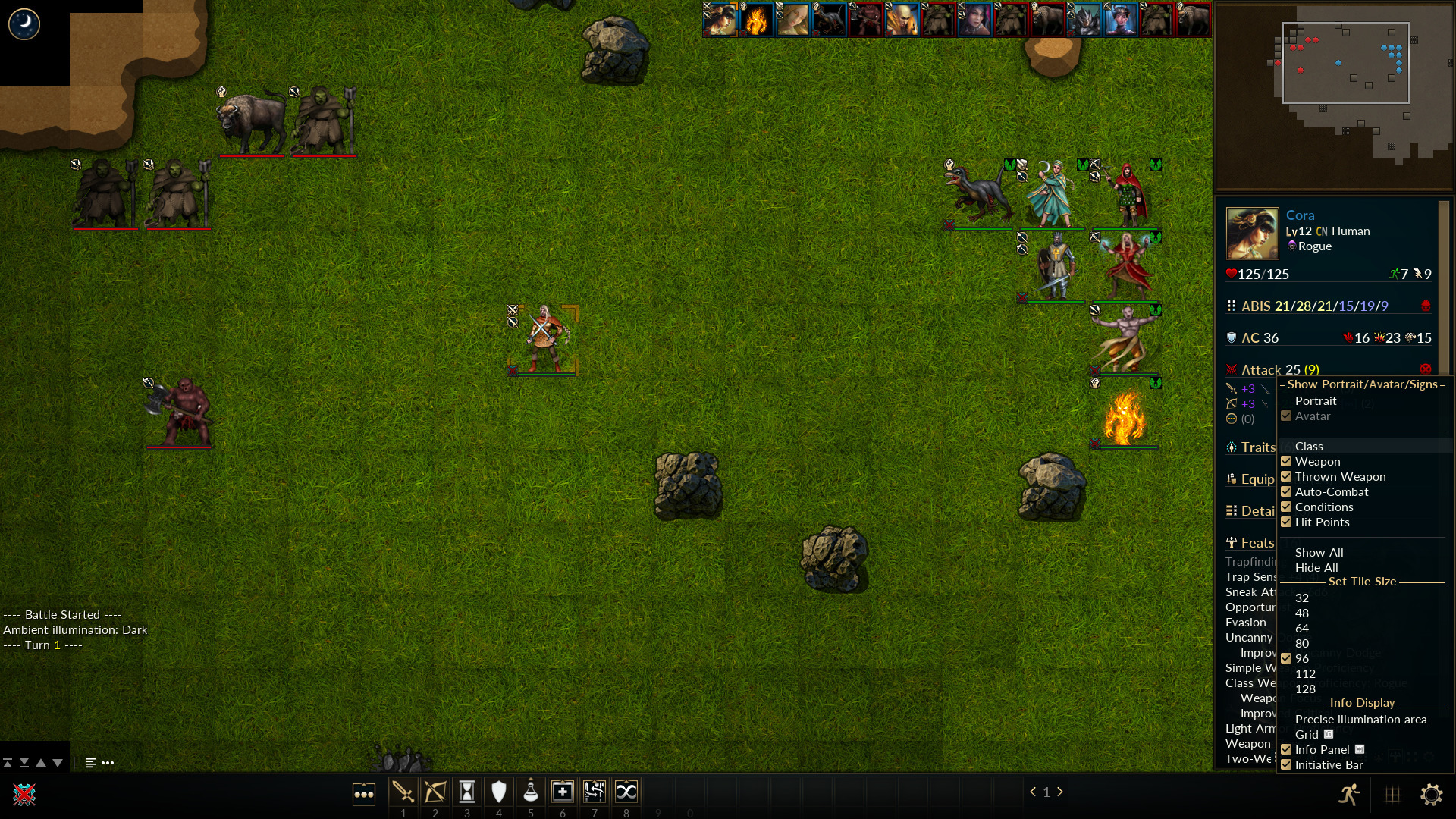Open the settings gear icon bottom-right
Image resolution: width=1456 pixels, height=819 pixels.
click(x=1433, y=795)
